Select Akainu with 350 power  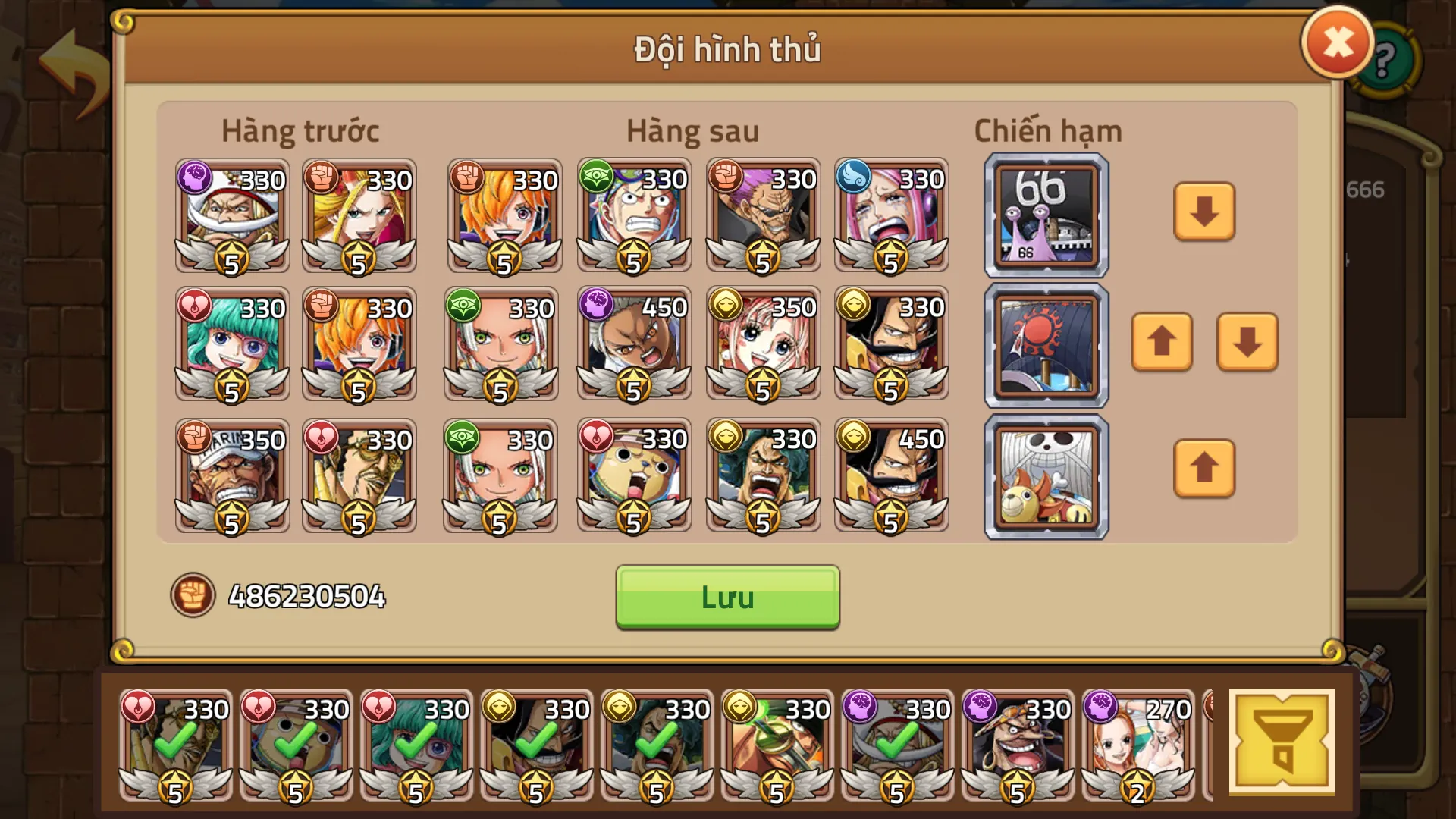[231, 475]
